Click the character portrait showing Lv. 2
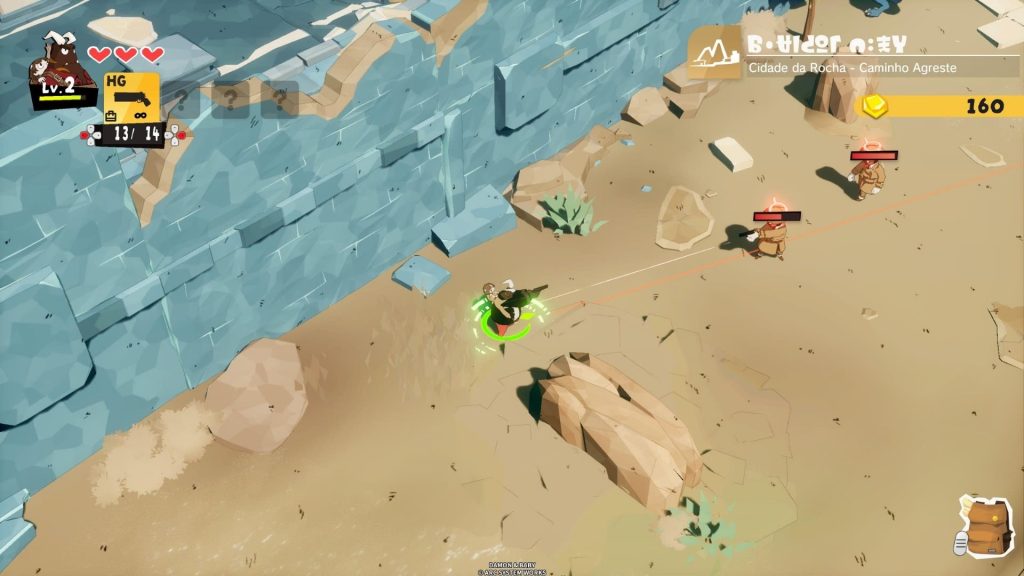1024x576 pixels. coord(66,70)
